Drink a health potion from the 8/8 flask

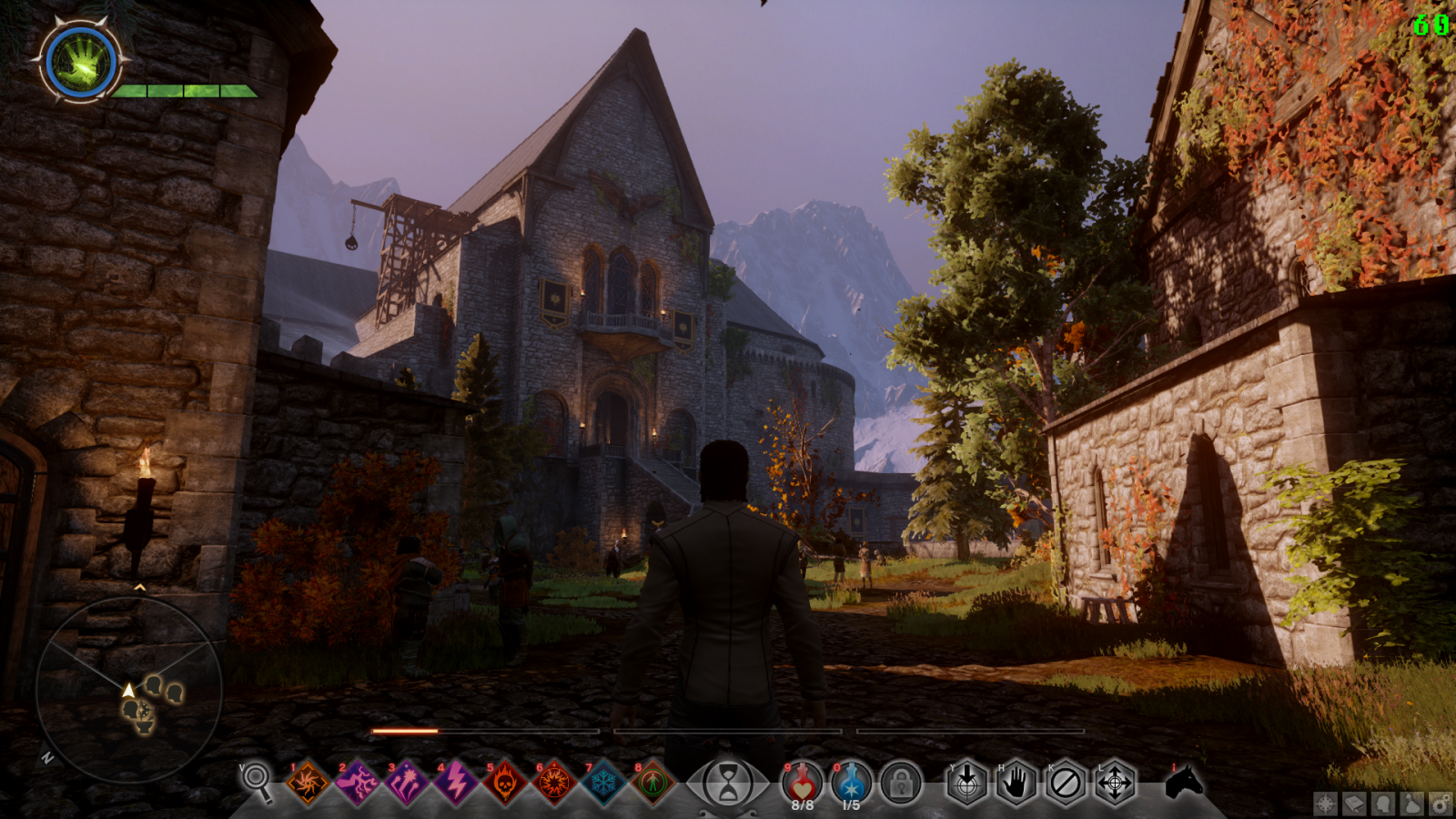[801, 783]
